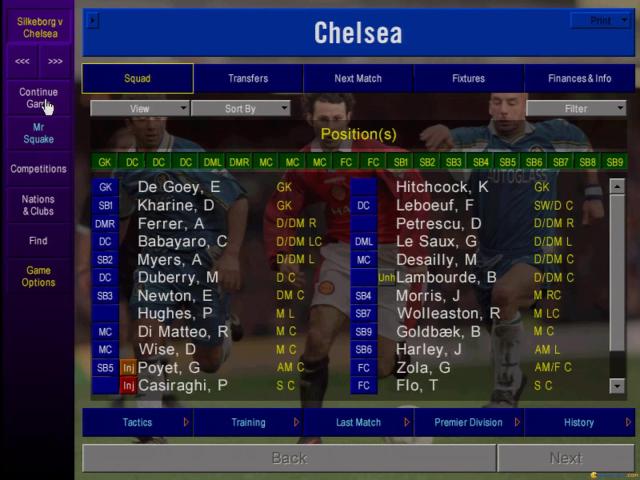Open the View dropdown
The width and height of the screenshot is (640, 480).
point(140,108)
